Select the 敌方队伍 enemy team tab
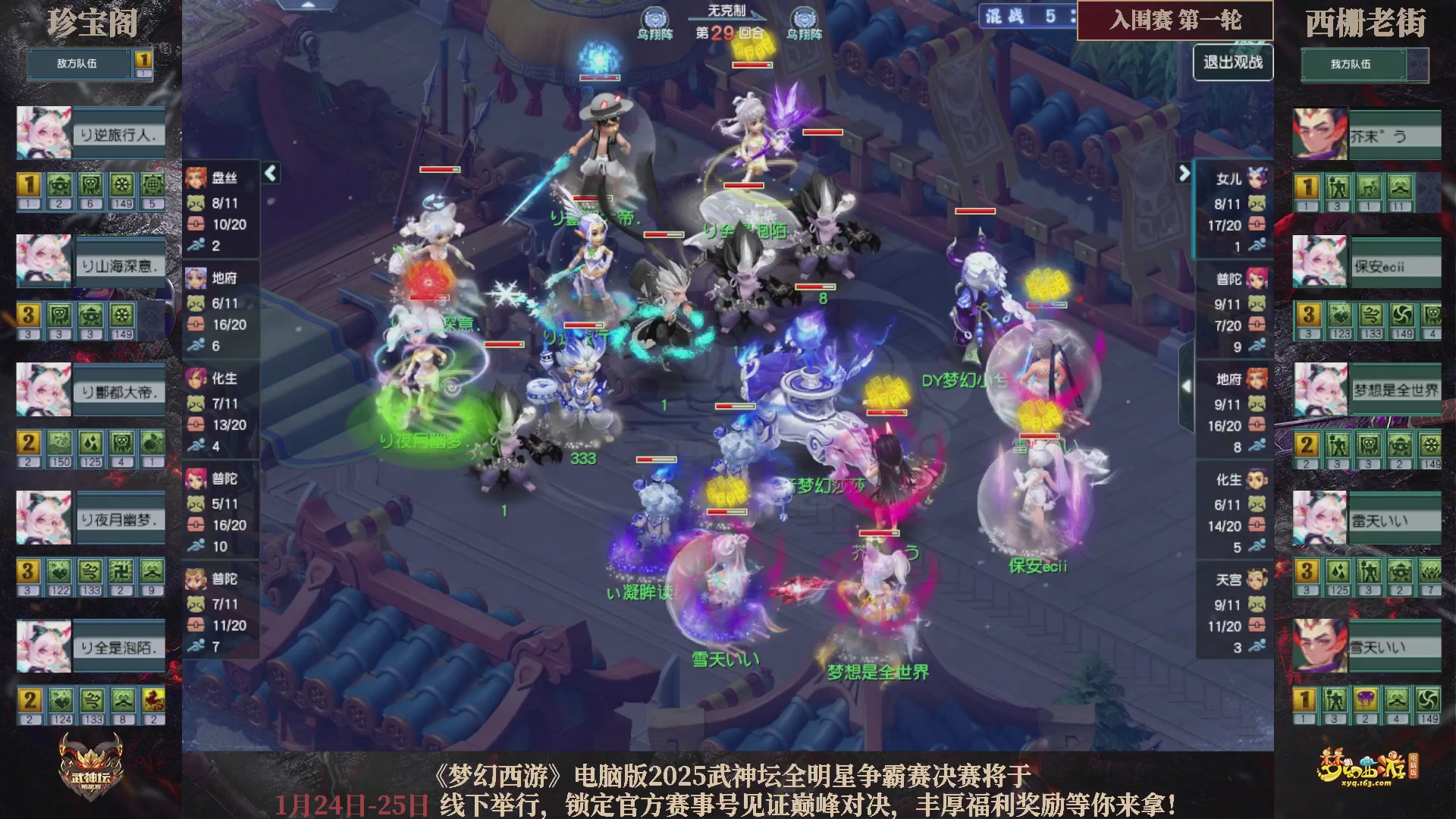 tap(76, 64)
